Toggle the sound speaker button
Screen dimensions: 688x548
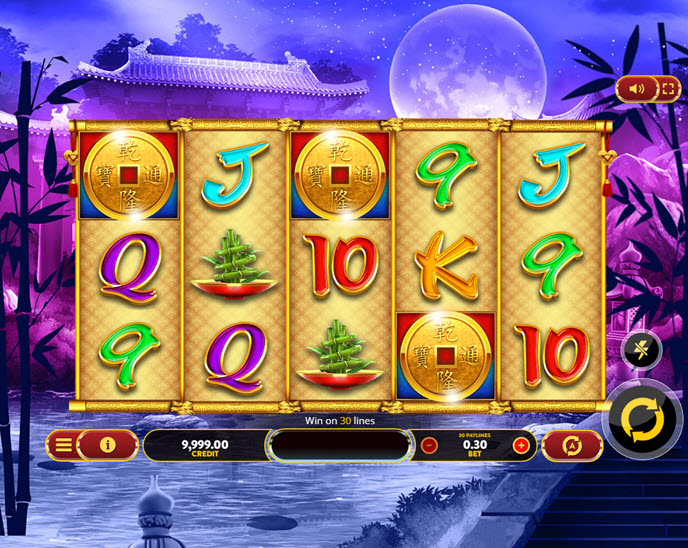tap(637, 89)
